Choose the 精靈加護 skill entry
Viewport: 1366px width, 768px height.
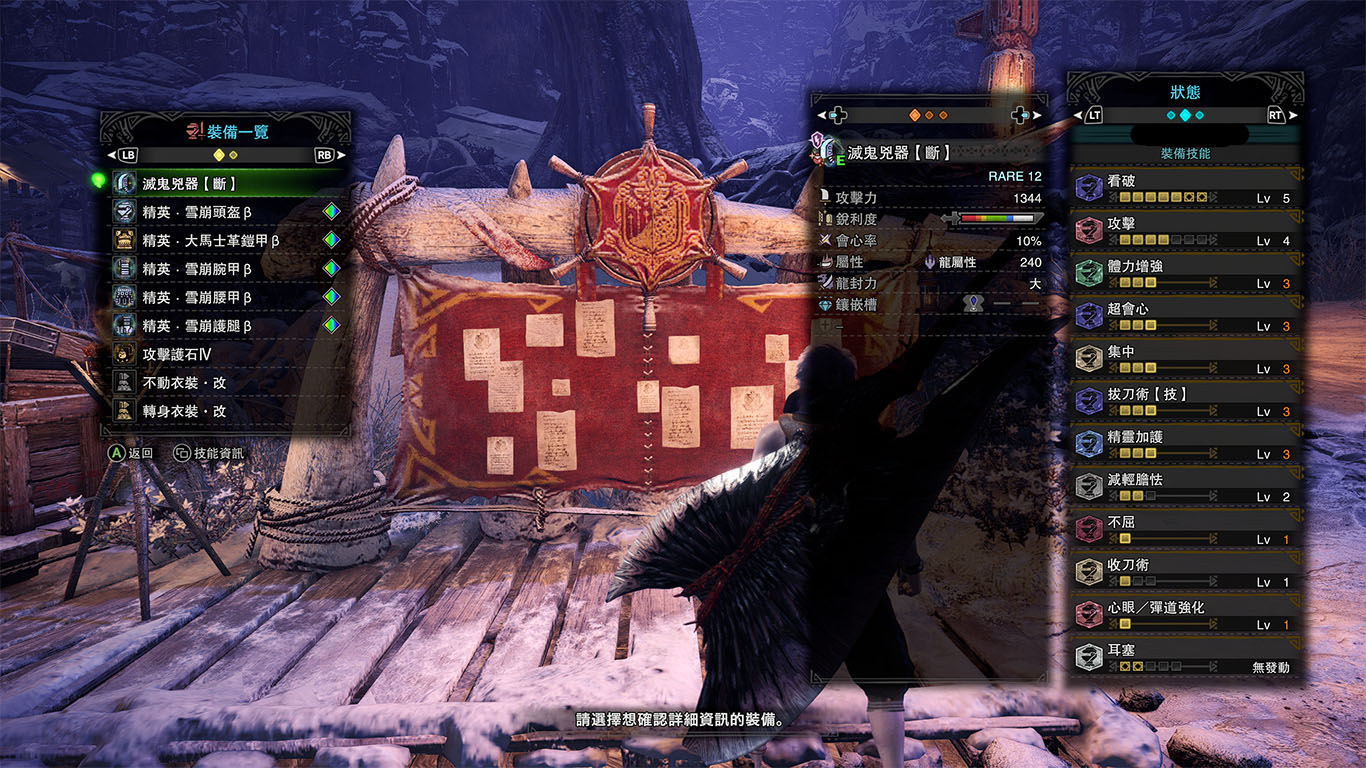1185,445
